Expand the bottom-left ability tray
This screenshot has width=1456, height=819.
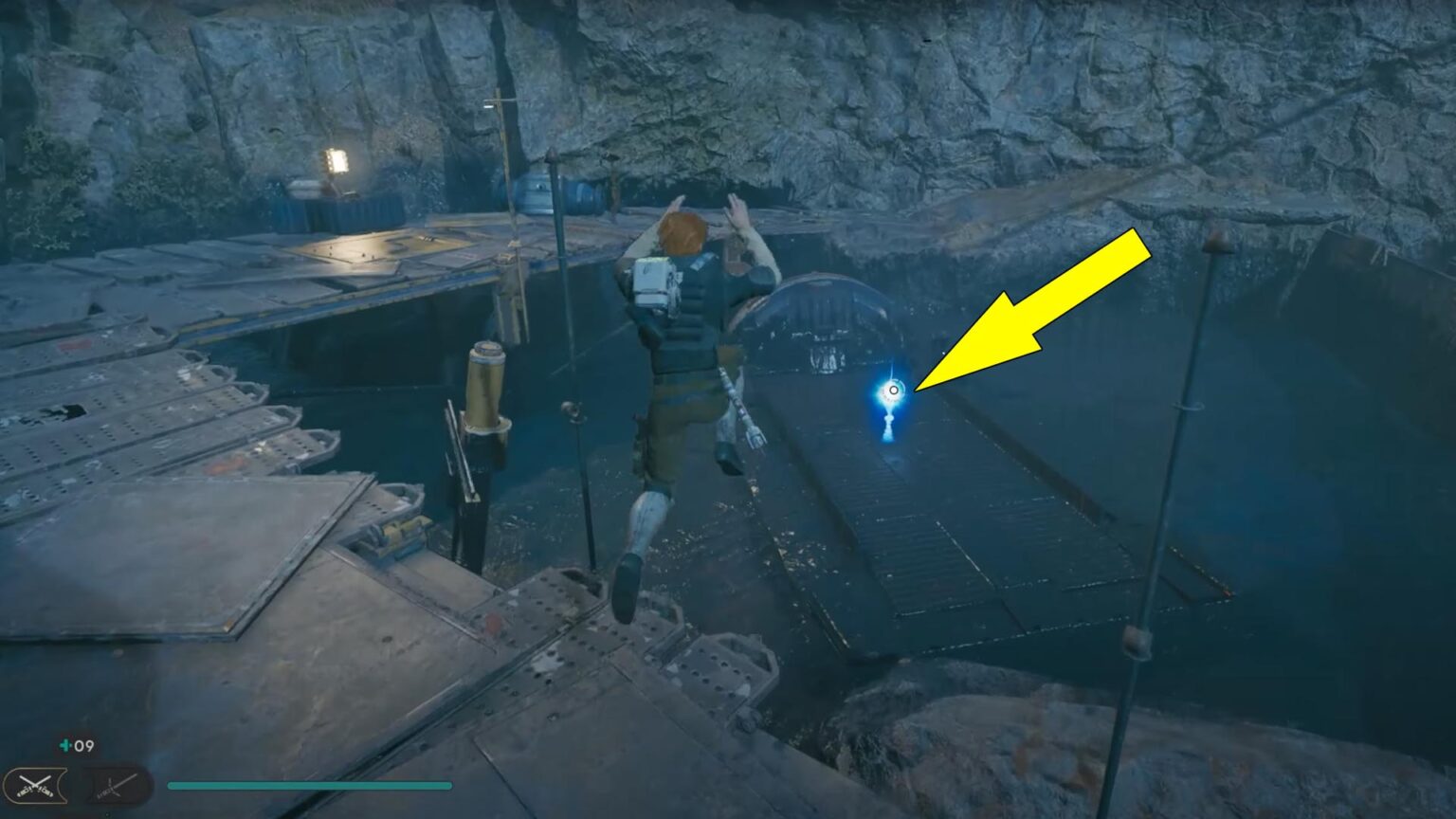click(71, 784)
